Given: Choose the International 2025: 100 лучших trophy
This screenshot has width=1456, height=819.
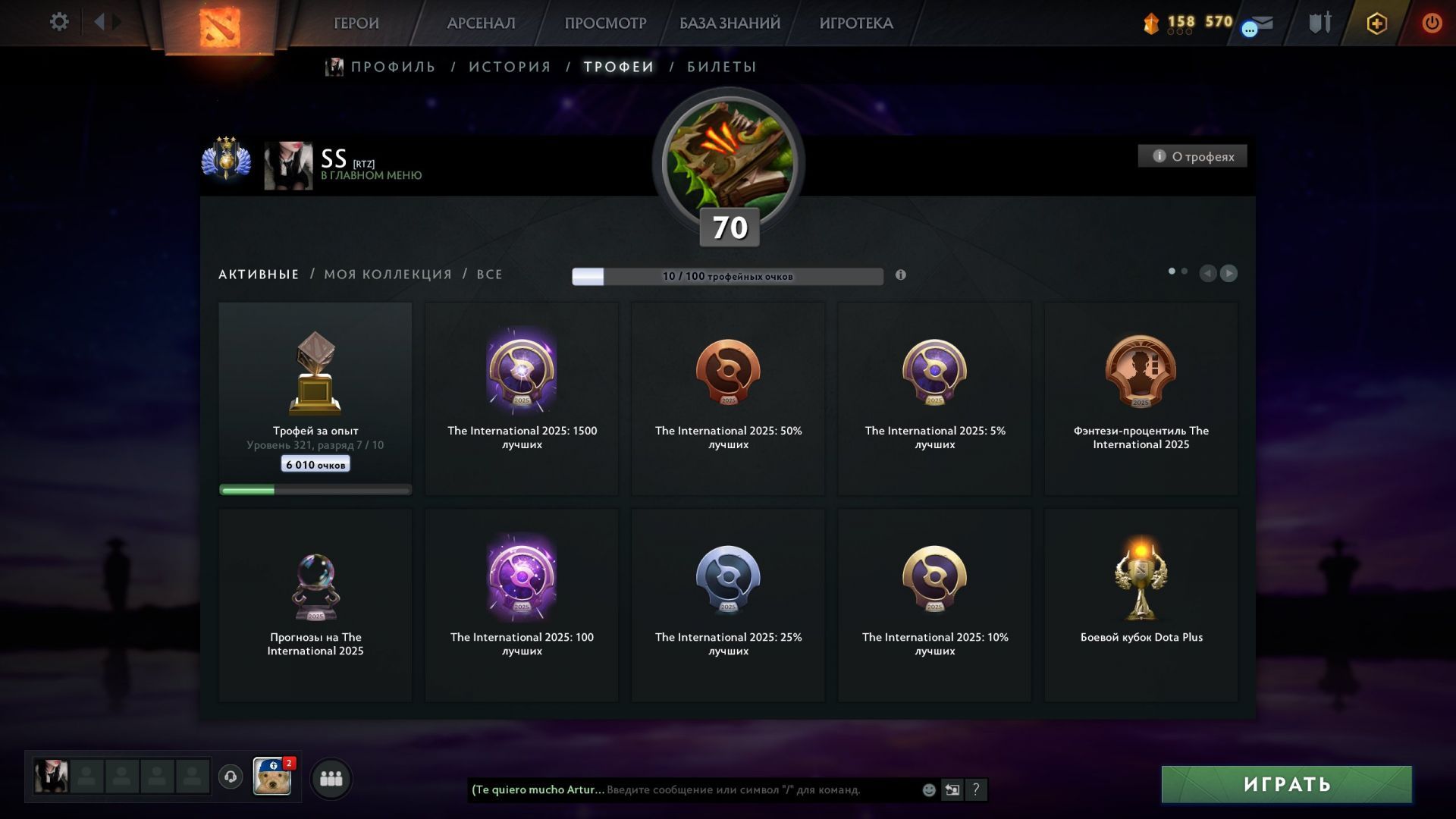Looking at the screenshot, I should tap(522, 605).
